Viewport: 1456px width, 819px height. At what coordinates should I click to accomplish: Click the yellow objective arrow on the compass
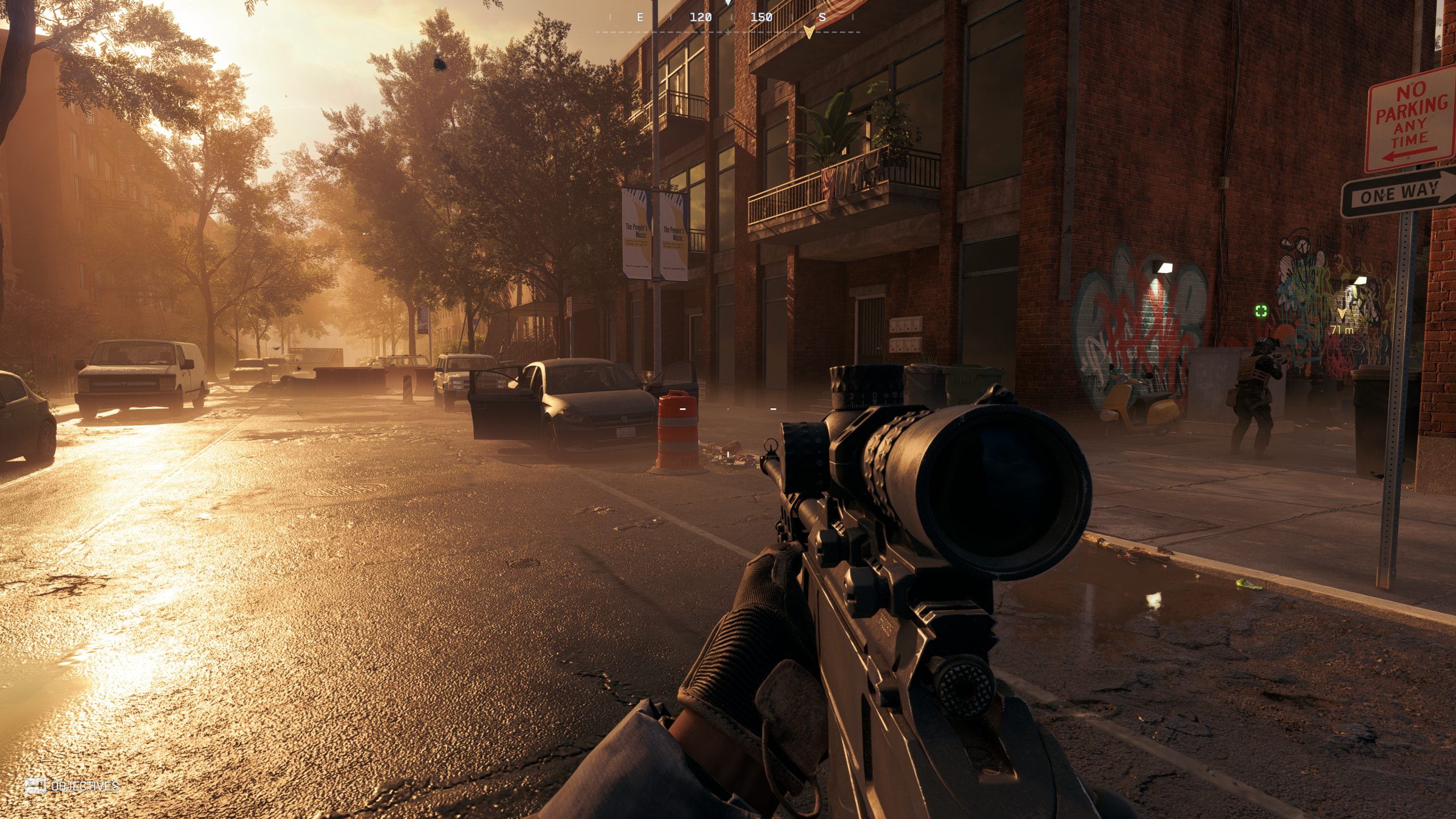809,32
